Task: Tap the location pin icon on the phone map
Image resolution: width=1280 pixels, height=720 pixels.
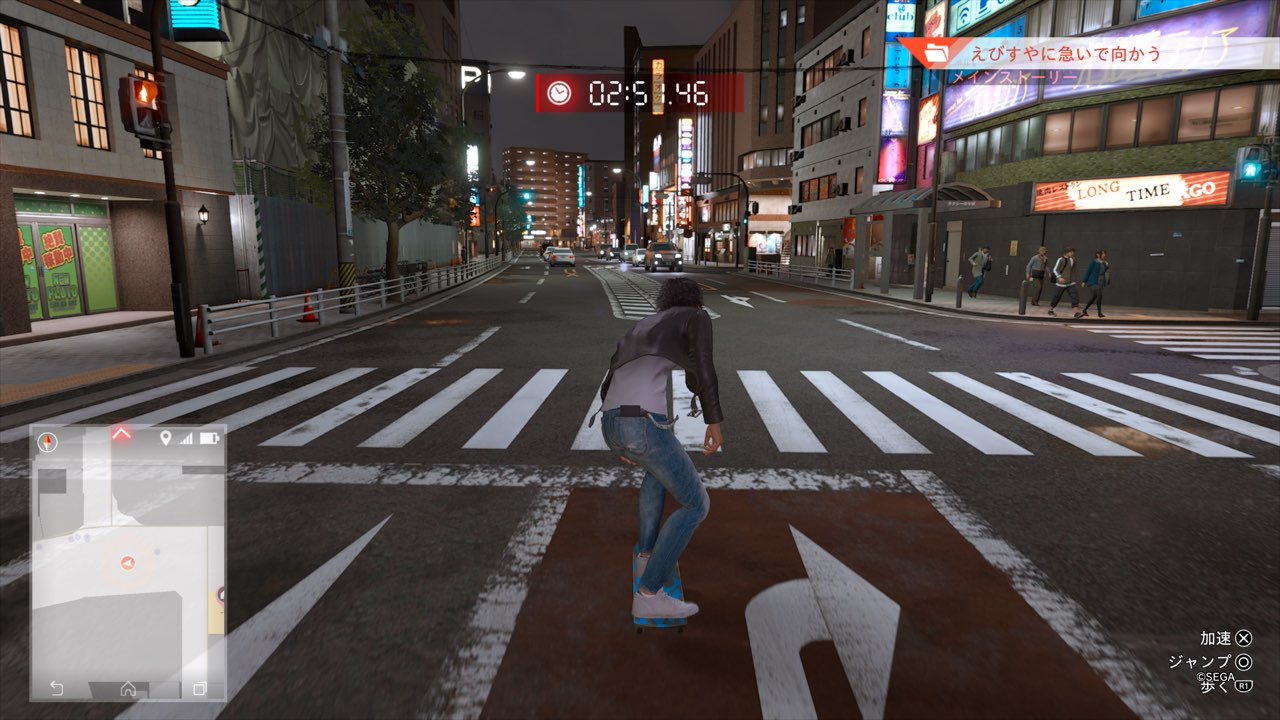Action: click(x=166, y=438)
